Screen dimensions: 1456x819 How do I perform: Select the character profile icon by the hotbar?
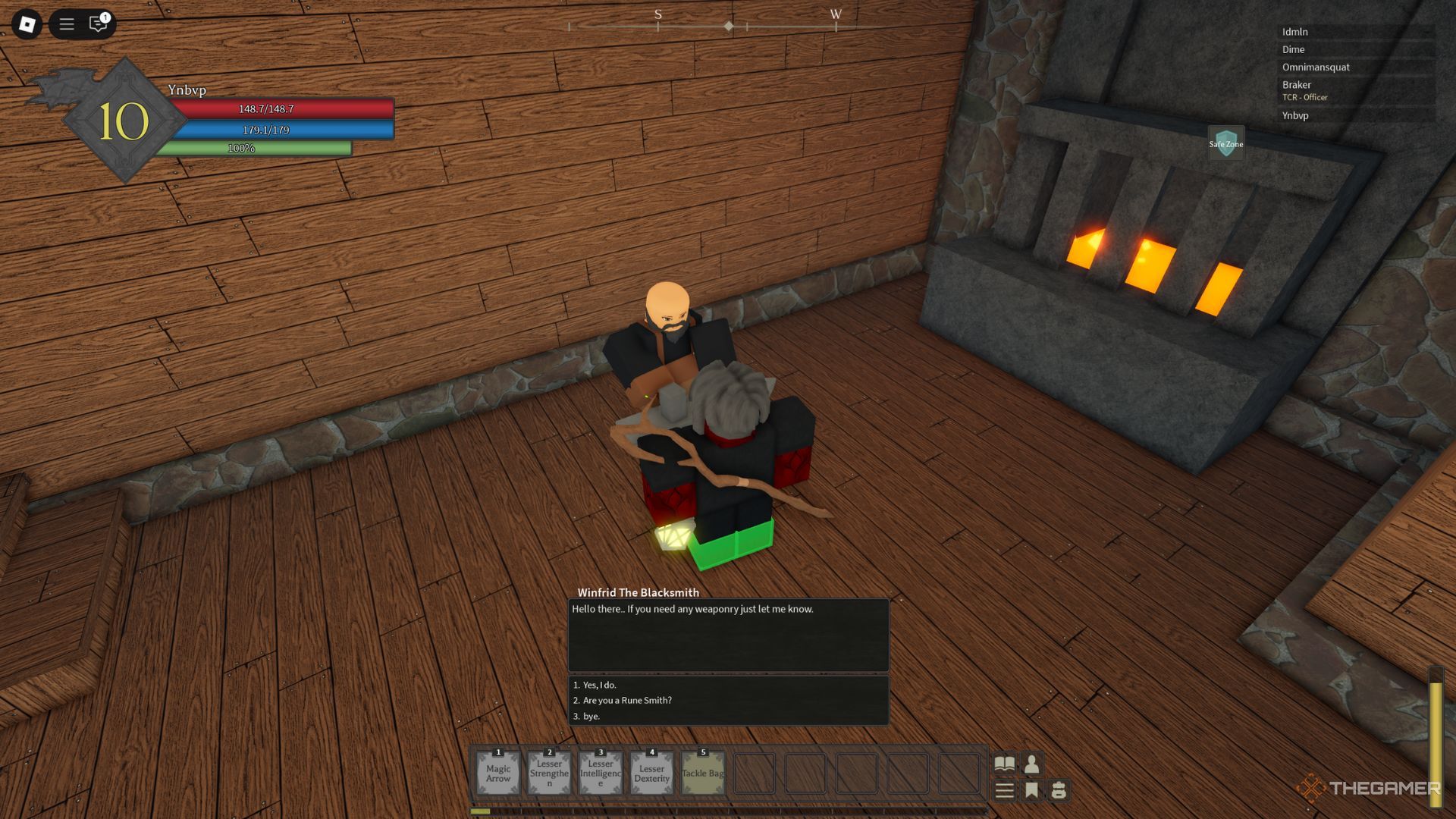[1031, 765]
